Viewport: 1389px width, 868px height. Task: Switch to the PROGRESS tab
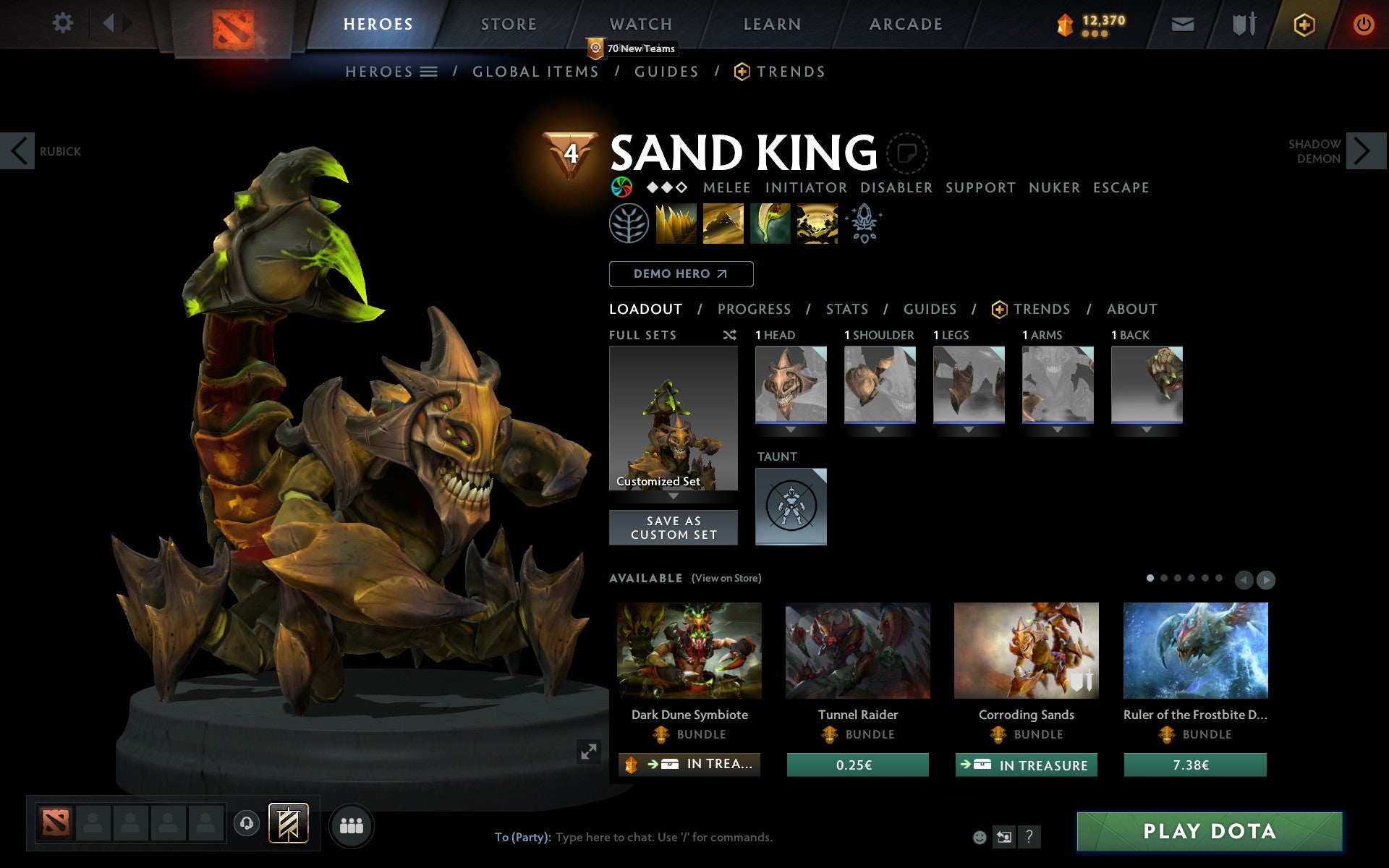coord(754,309)
